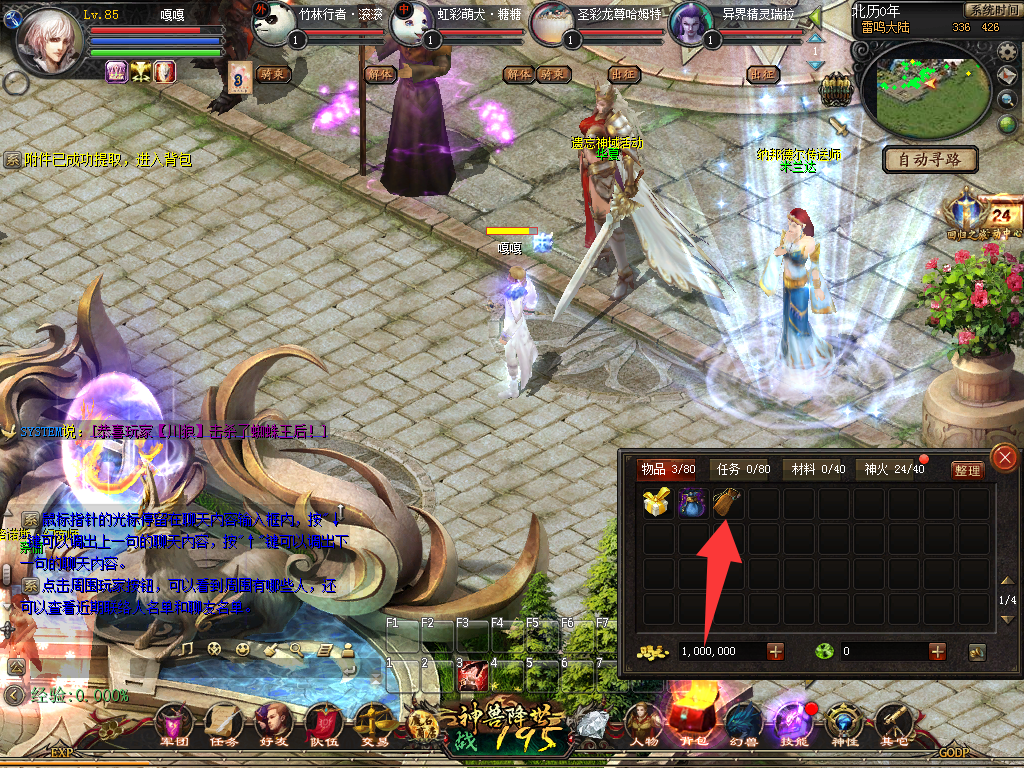Screen dimensions: 1024x768
Task: Open the 人物 character menu
Action: coord(645,727)
